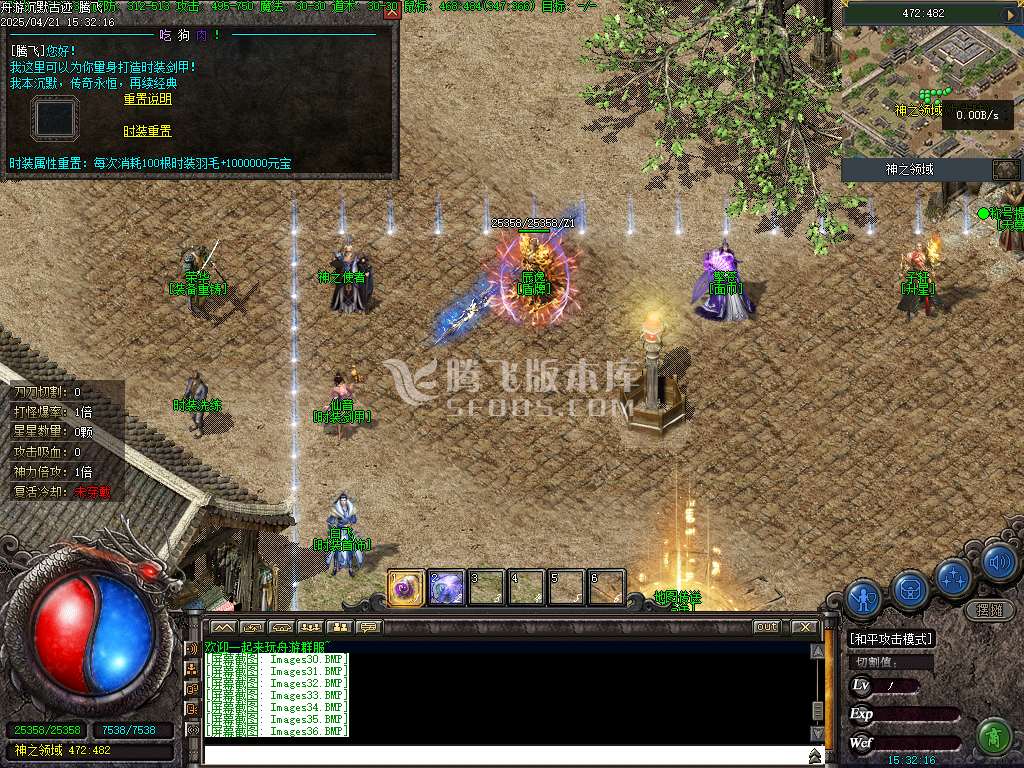Viewport: 1024px width, 768px height.
Task: Open the 摆摊 stall button
Action: tap(990, 609)
